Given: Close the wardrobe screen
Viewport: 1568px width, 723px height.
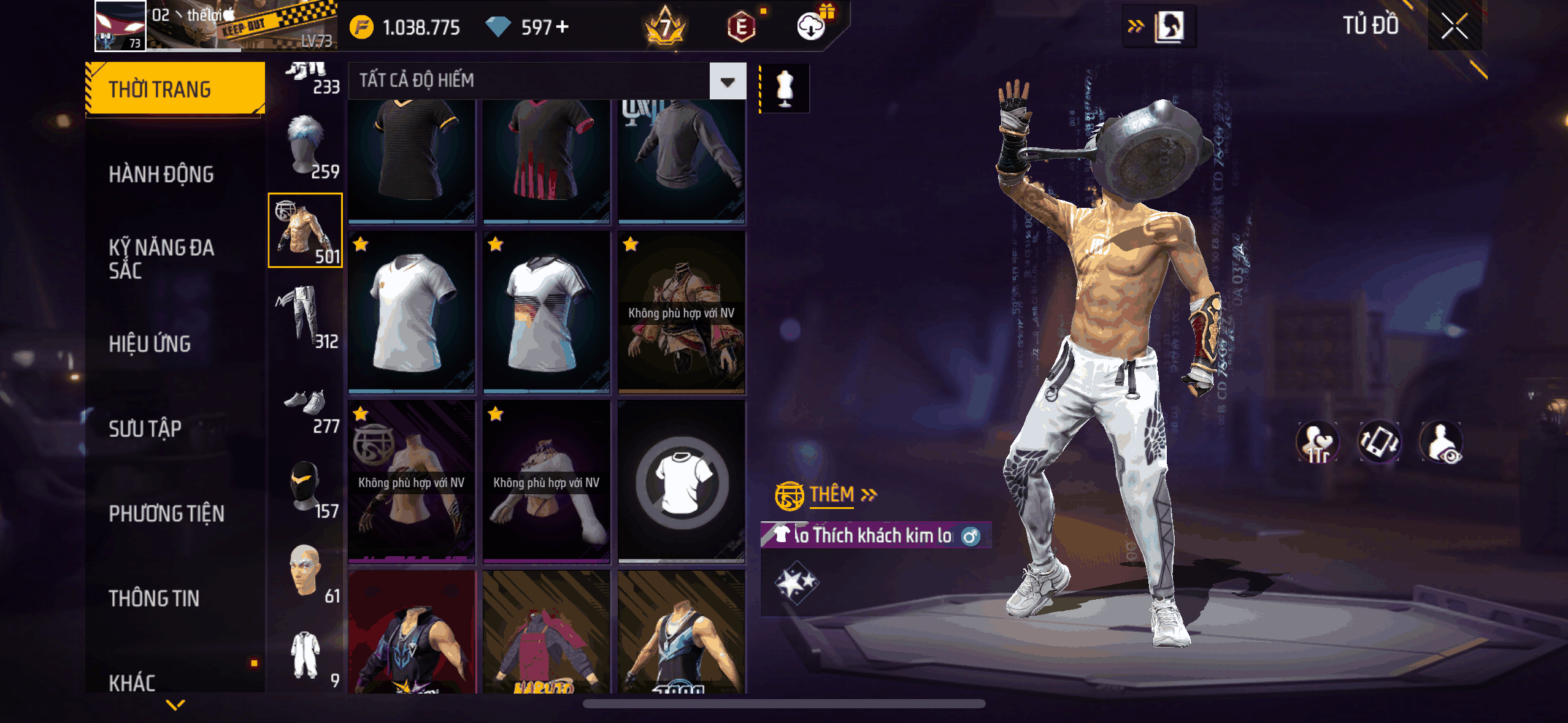Looking at the screenshot, I should coord(1454,27).
